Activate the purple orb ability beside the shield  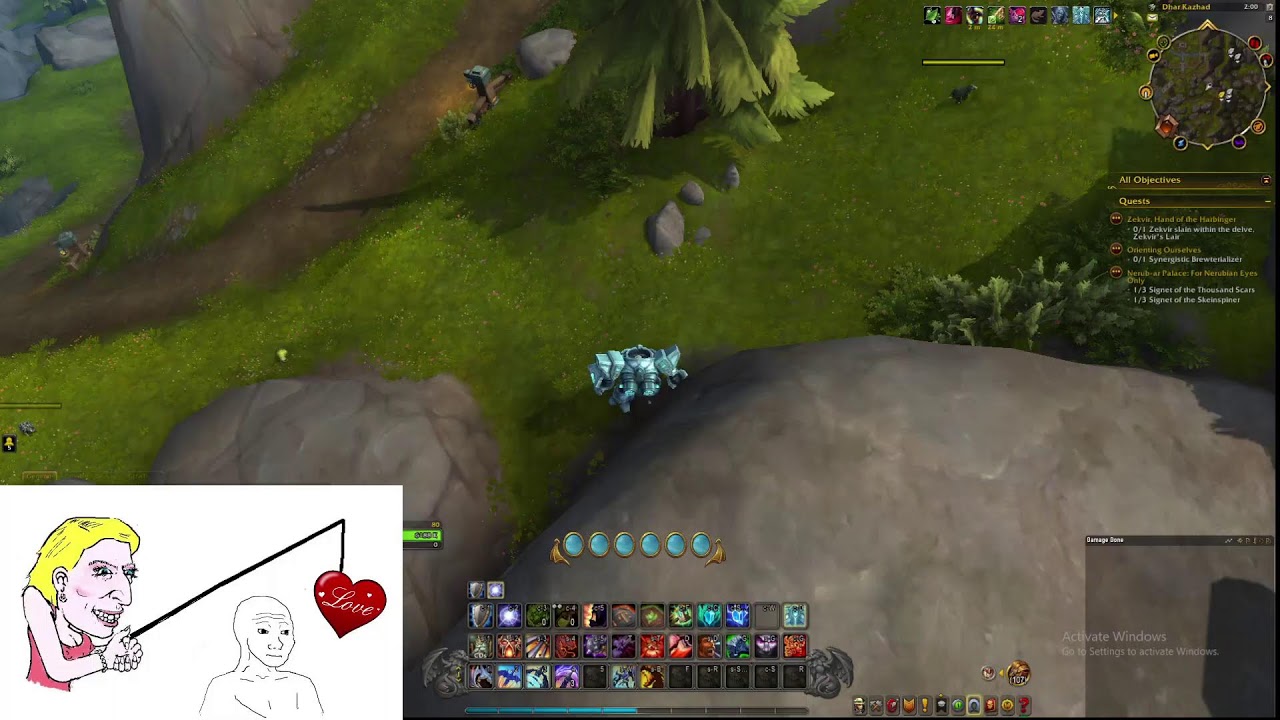click(x=509, y=616)
